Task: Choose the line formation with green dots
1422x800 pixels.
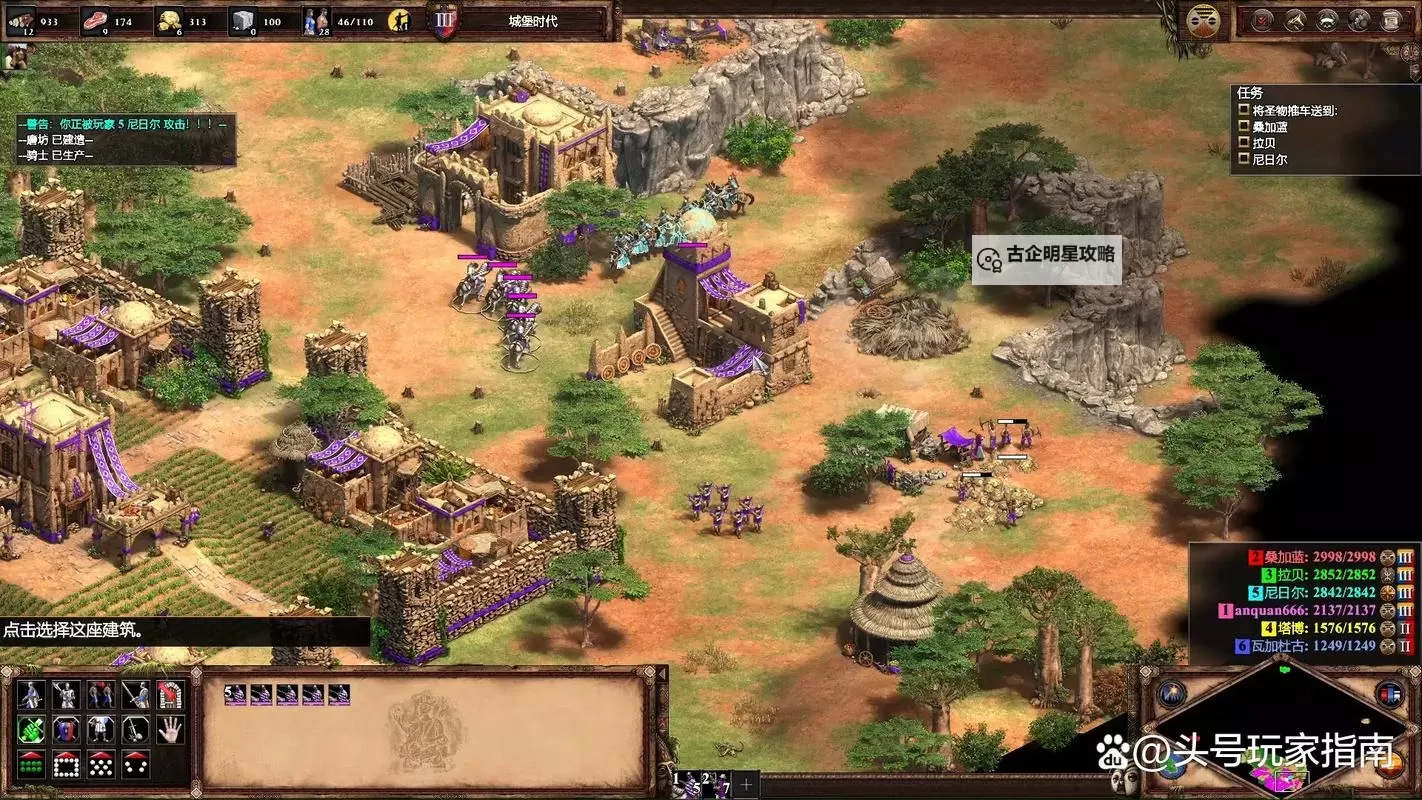Action: coord(32,764)
